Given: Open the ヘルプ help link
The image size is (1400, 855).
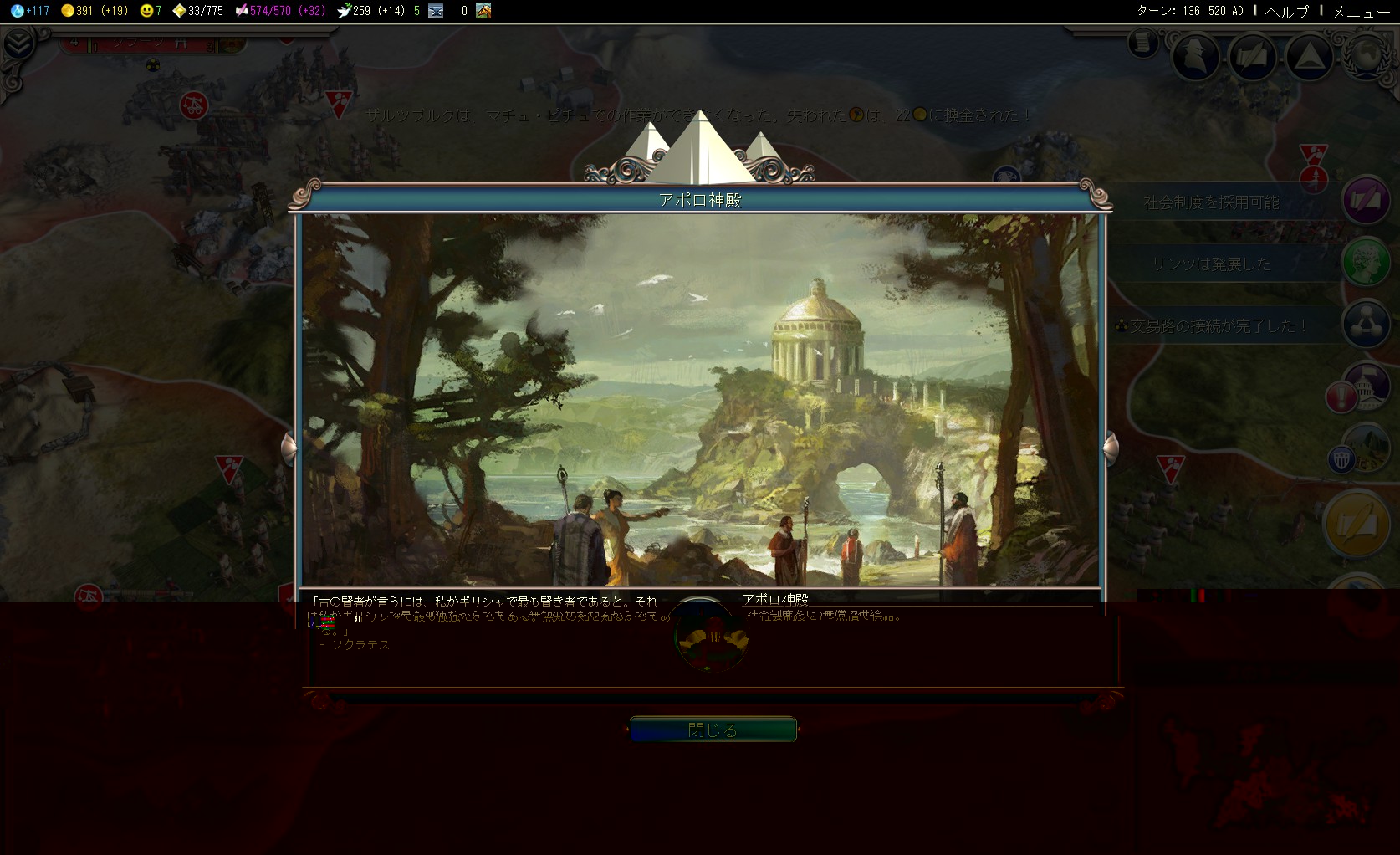Looking at the screenshot, I should [1286, 11].
